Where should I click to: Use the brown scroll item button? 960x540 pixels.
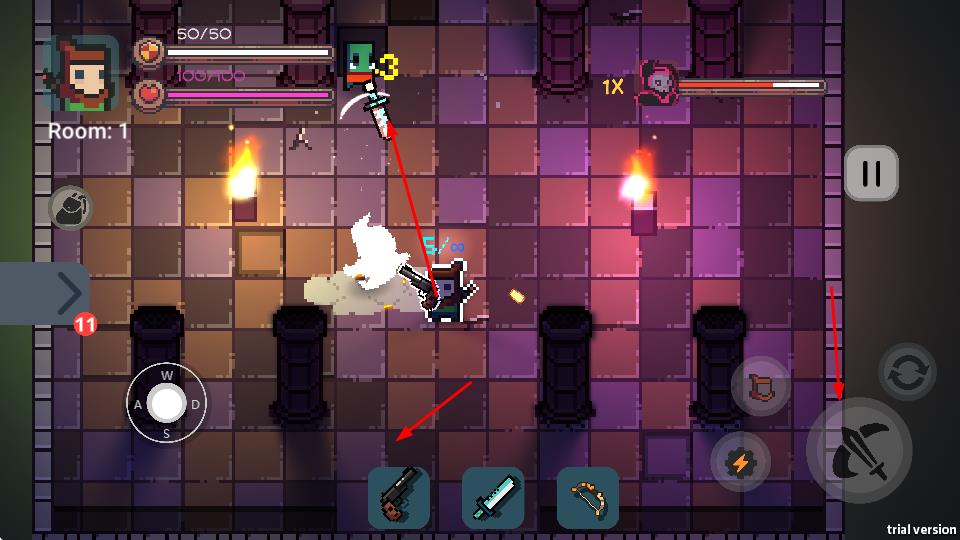click(x=761, y=386)
